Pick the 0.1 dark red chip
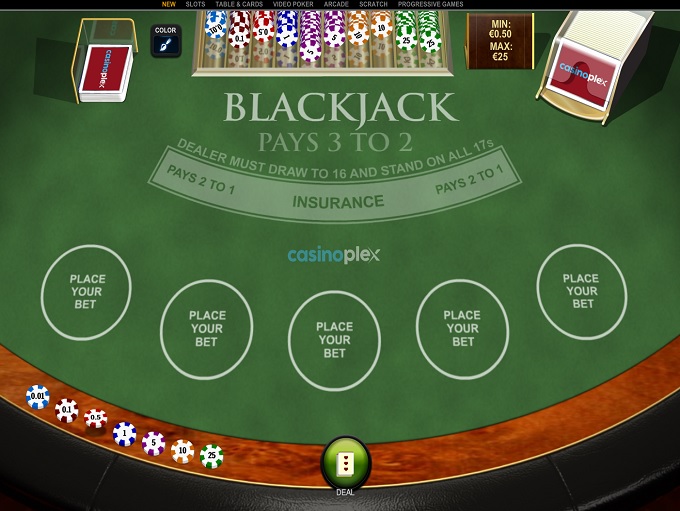 pos(67,409)
